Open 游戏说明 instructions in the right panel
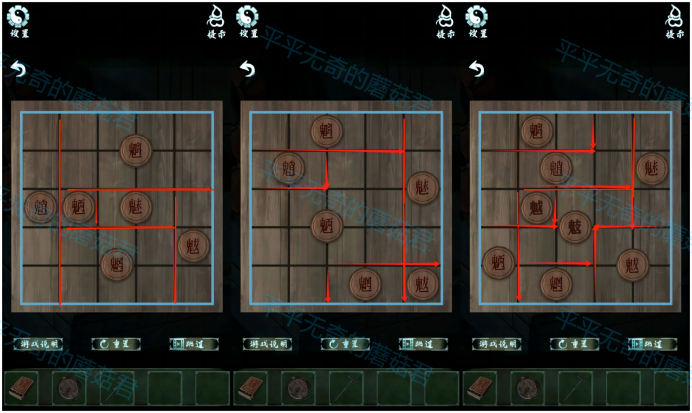 498,343
